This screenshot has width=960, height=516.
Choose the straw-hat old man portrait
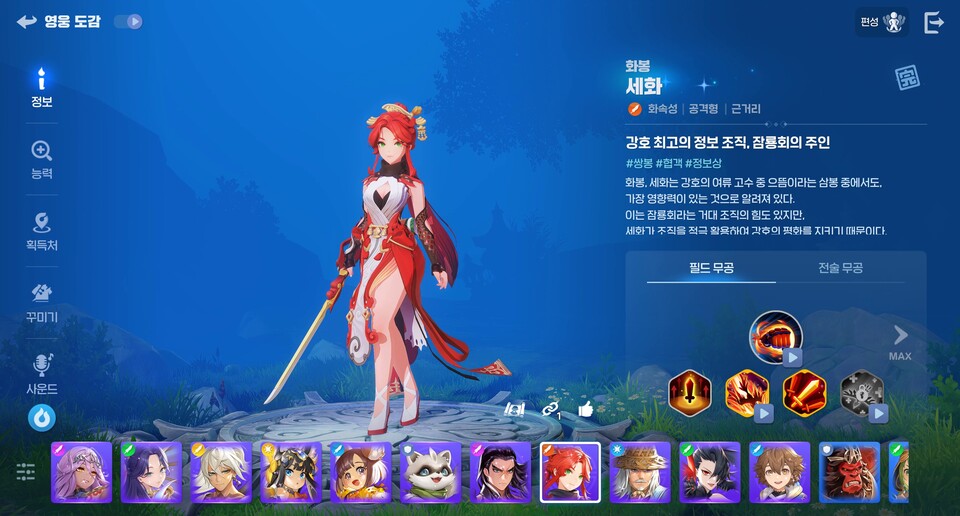coord(640,472)
